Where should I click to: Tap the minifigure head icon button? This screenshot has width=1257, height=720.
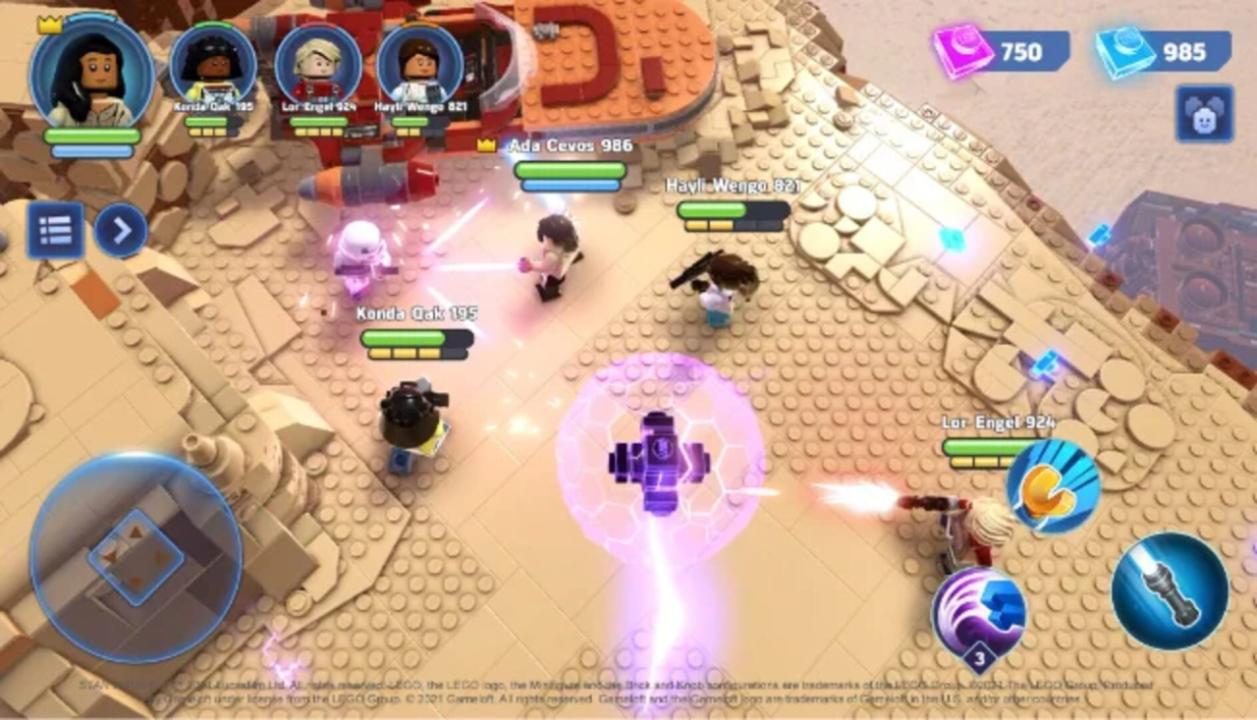(1204, 114)
